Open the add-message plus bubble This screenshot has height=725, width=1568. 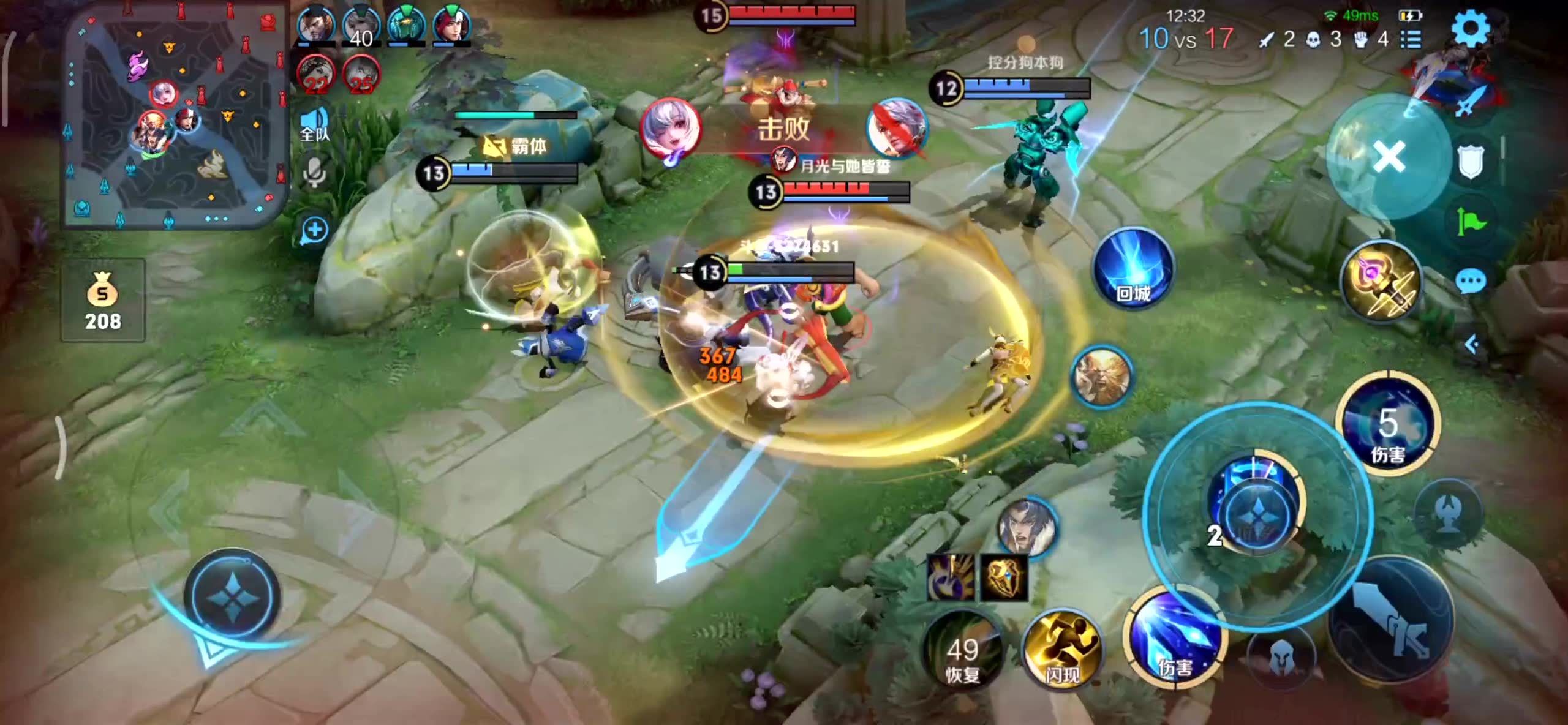[x=315, y=231]
